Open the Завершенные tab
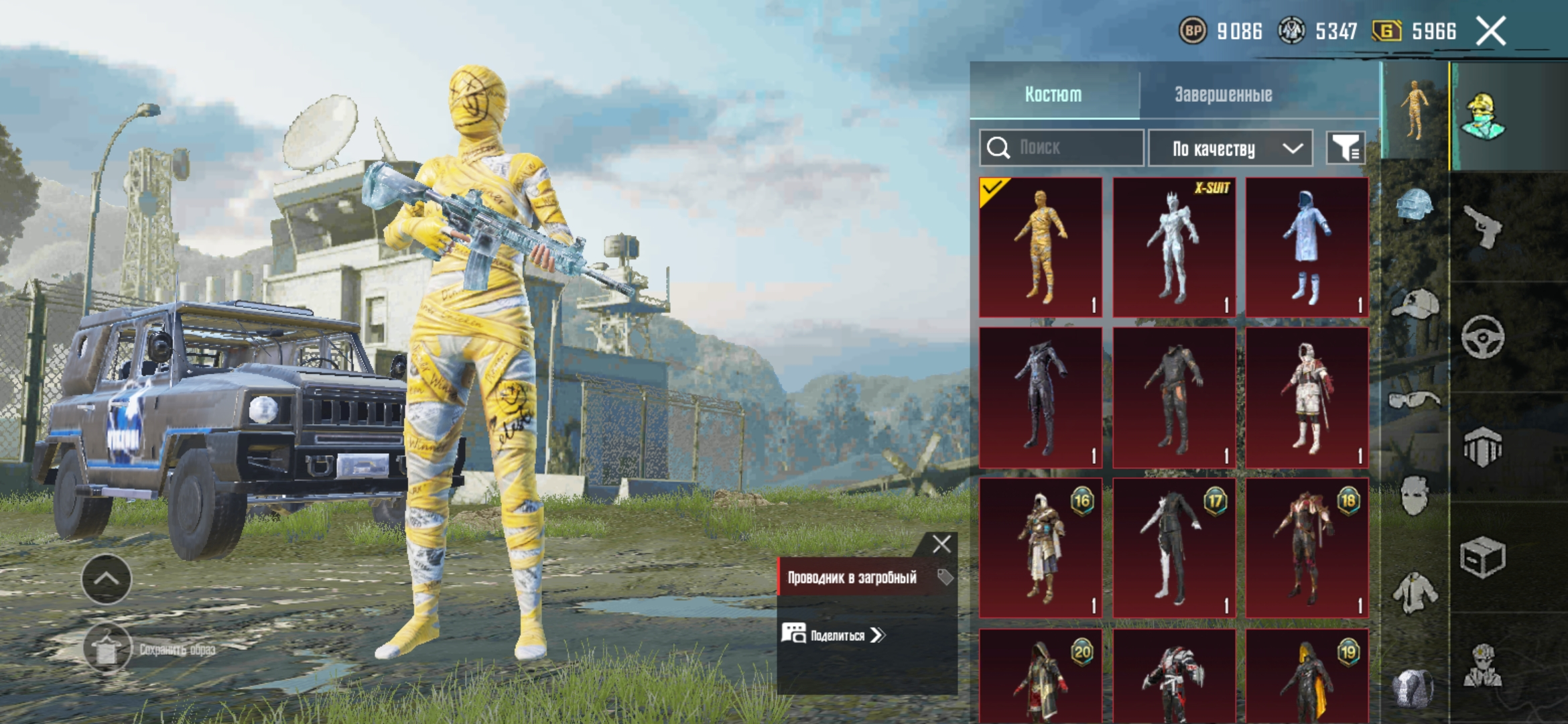The height and width of the screenshot is (724, 1568). point(1223,95)
